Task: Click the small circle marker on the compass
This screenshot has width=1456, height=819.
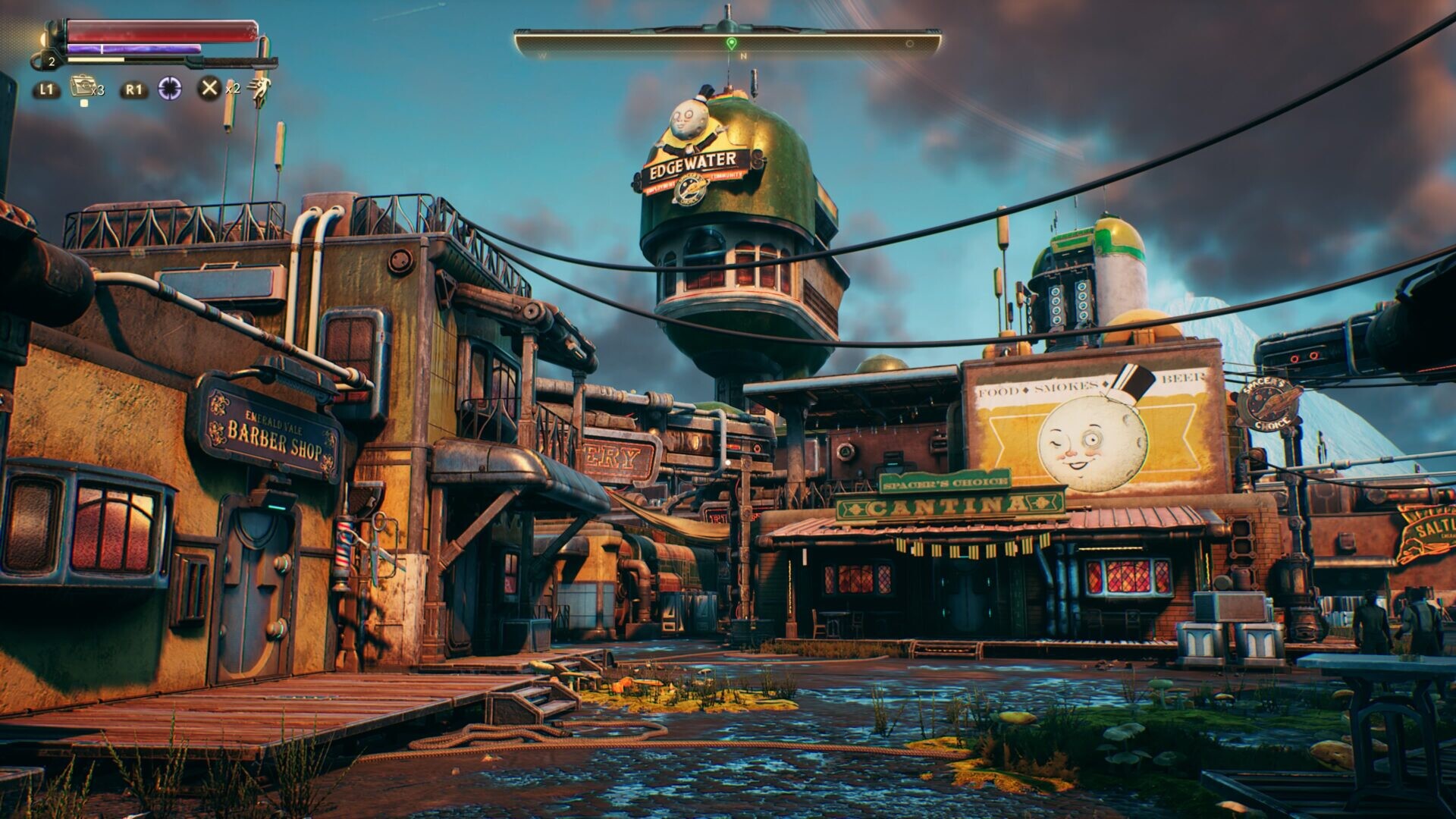Action: pyautogui.click(x=910, y=44)
